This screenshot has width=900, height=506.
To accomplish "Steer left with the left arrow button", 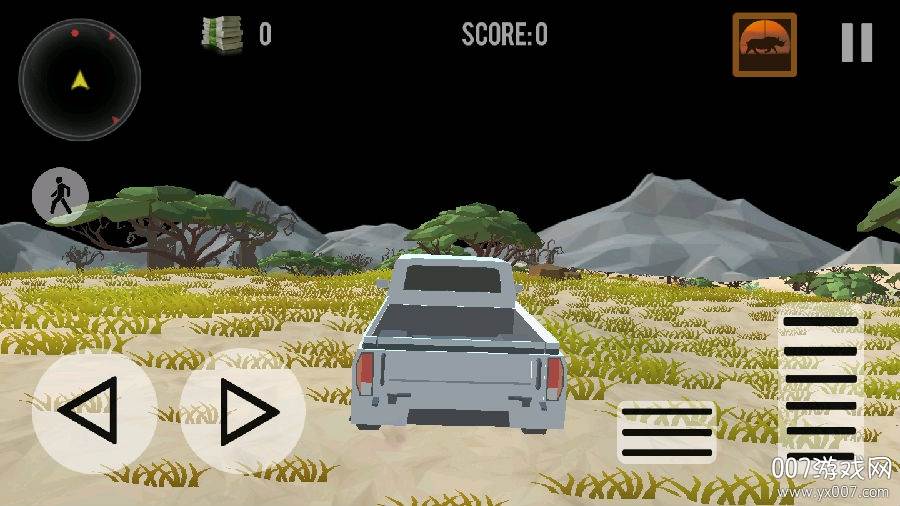I will pos(94,410).
